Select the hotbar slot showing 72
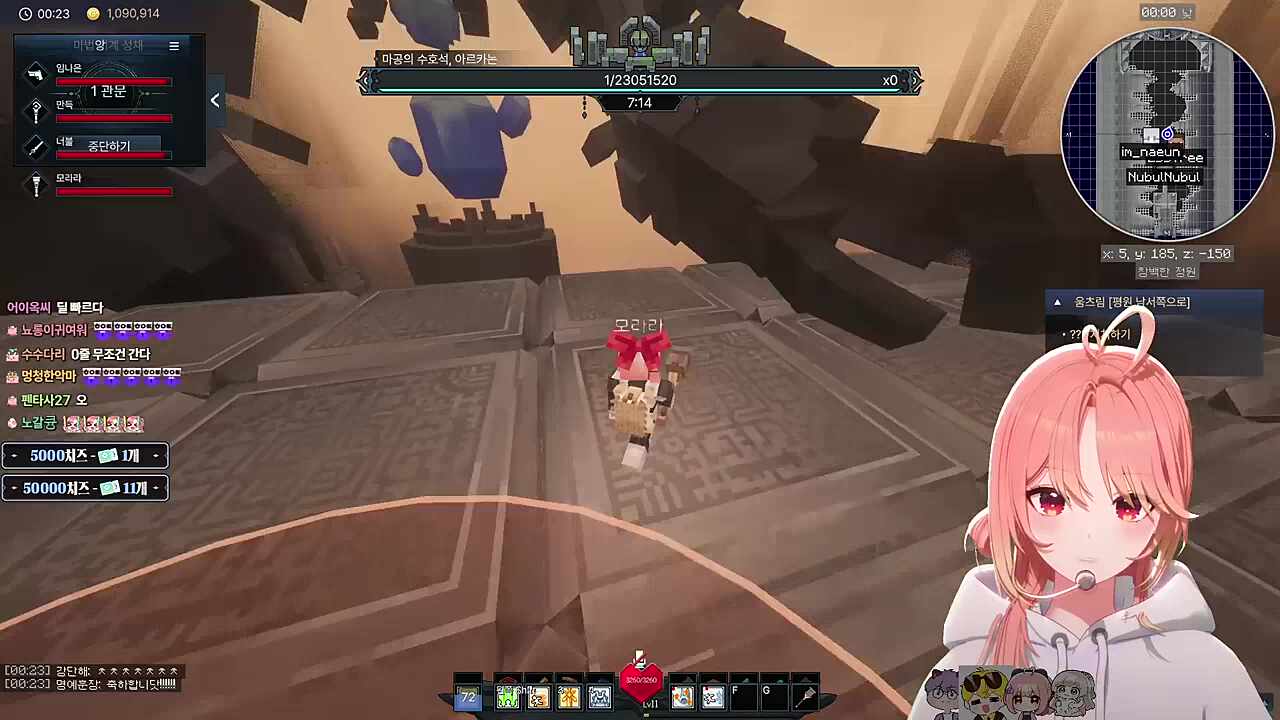This screenshot has width=1280, height=720. (467, 697)
